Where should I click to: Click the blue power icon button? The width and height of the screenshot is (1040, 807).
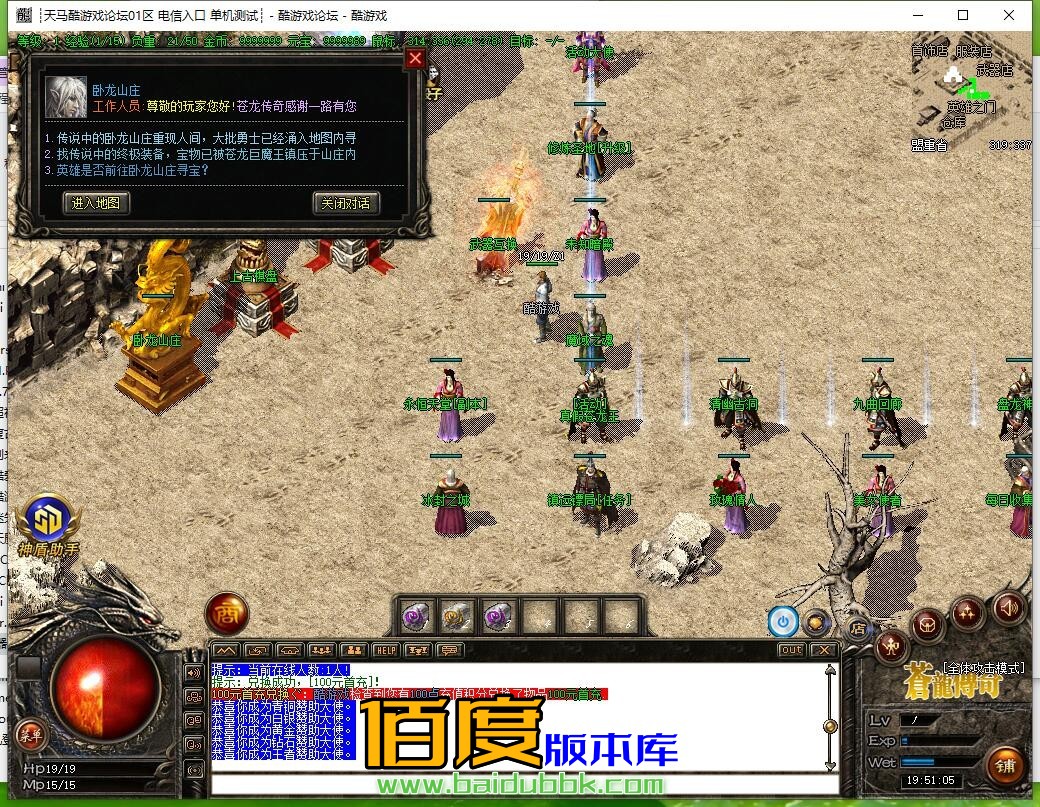click(x=783, y=622)
